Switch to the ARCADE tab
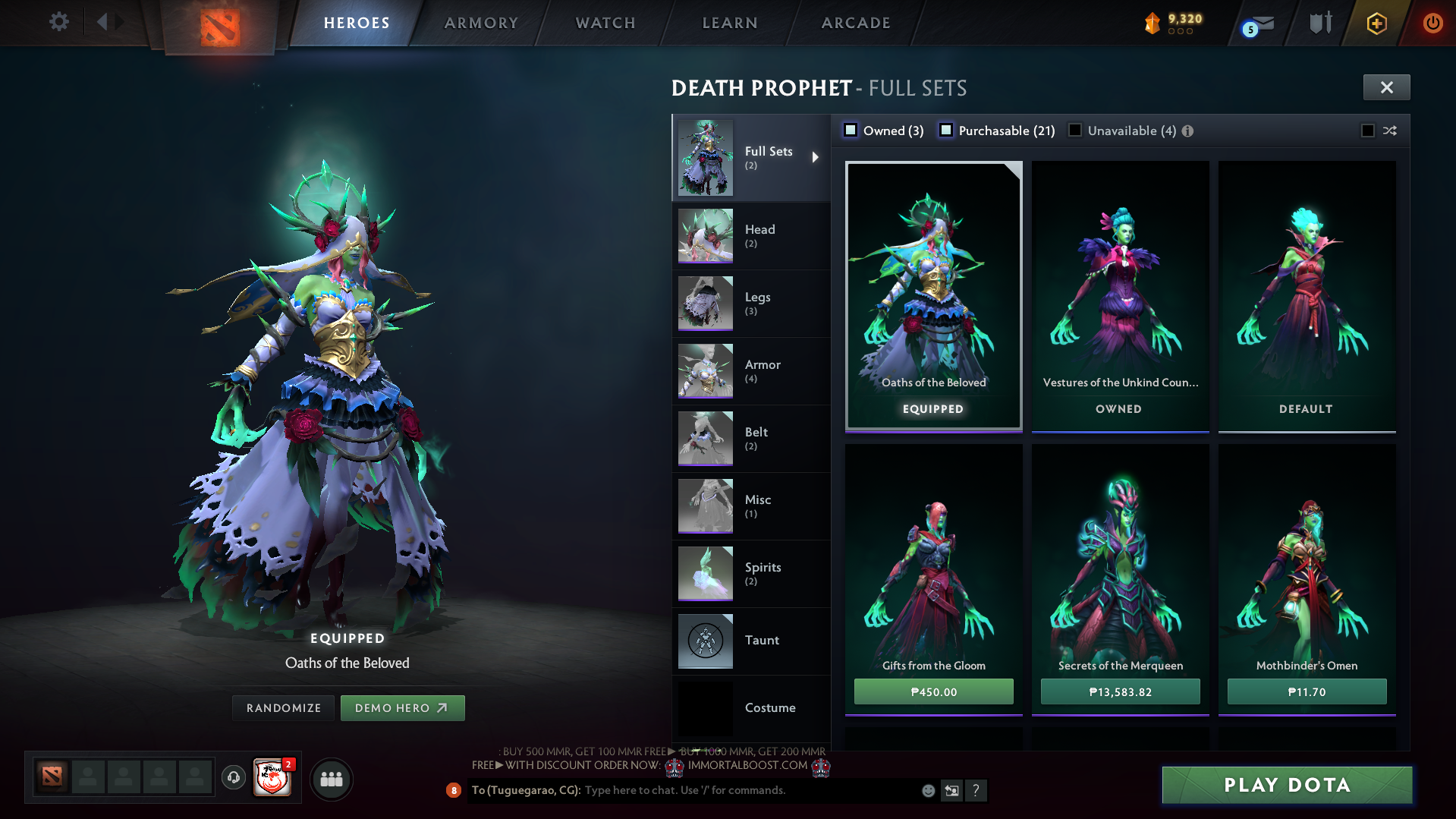 click(x=855, y=22)
